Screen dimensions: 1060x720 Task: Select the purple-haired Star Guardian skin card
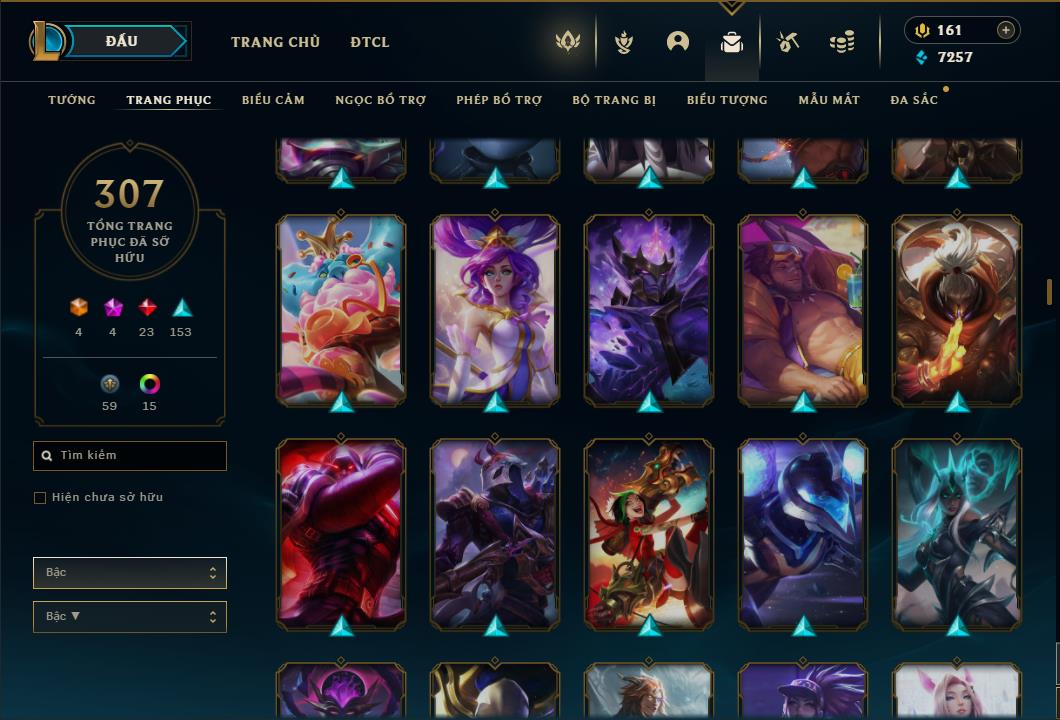pyautogui.click(x=495, y=310)
